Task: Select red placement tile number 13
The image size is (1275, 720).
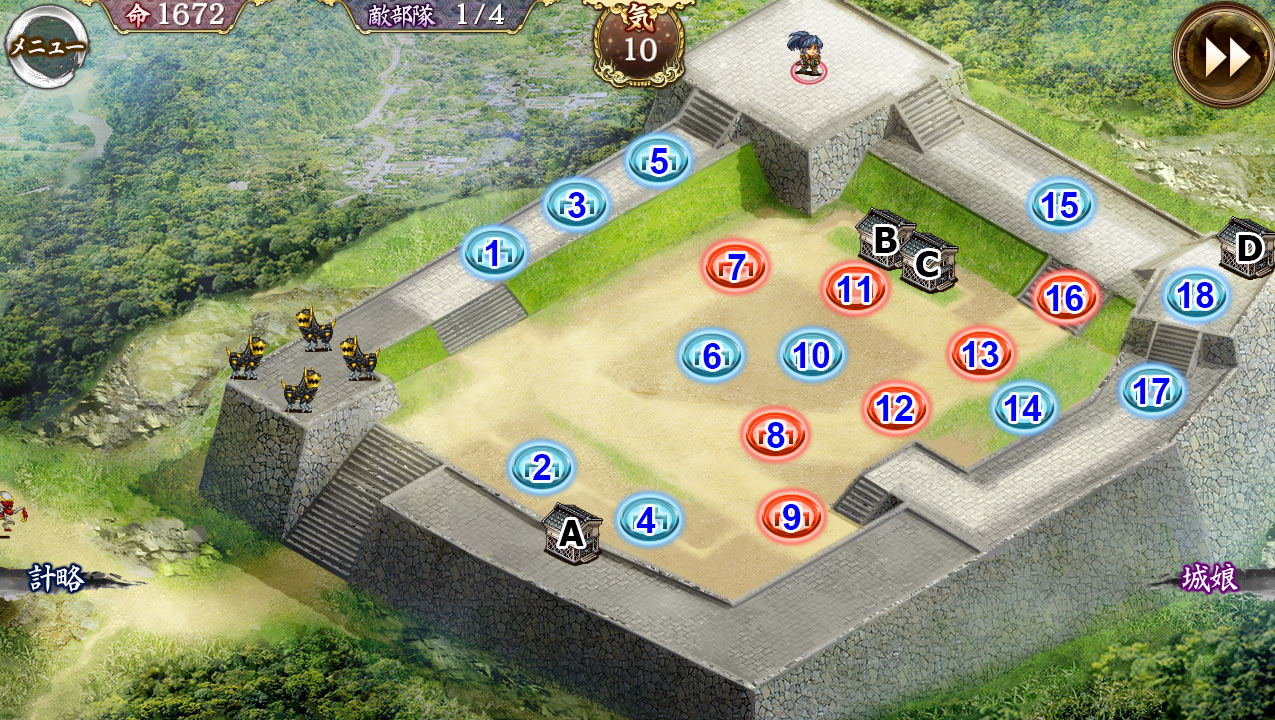Action: pos(982,354)
